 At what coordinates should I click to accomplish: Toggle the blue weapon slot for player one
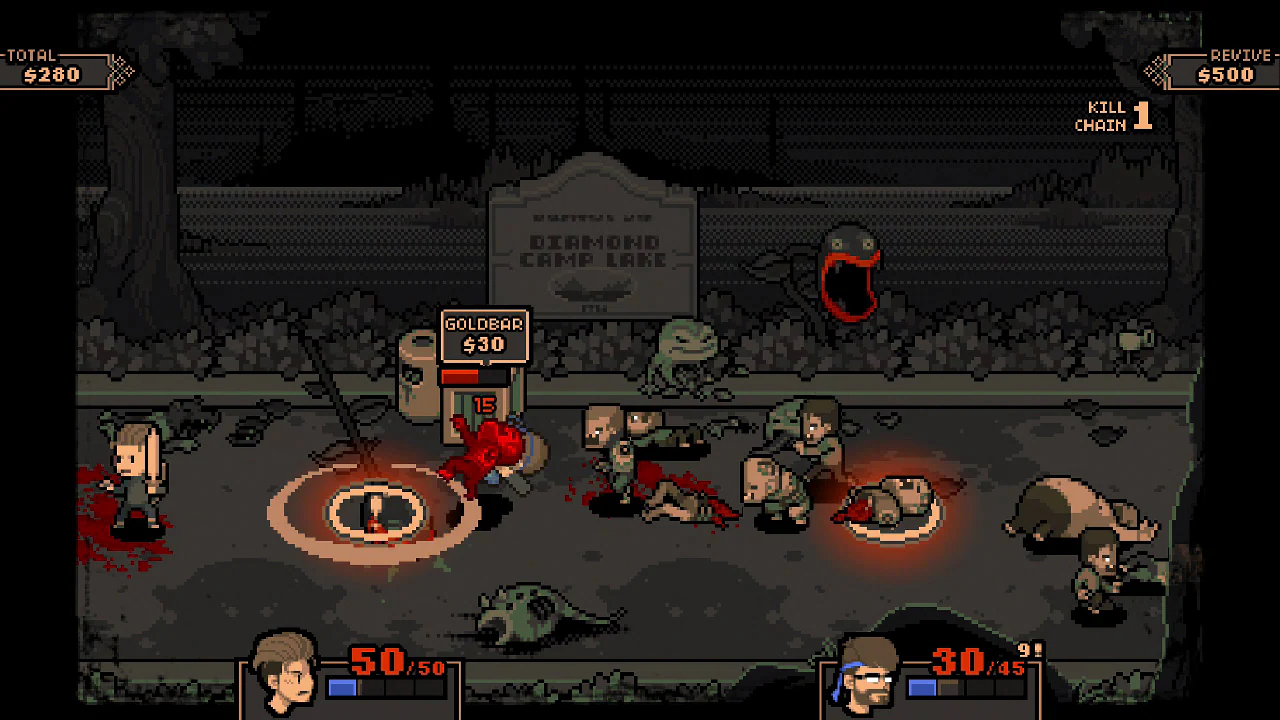coord(341,686)
